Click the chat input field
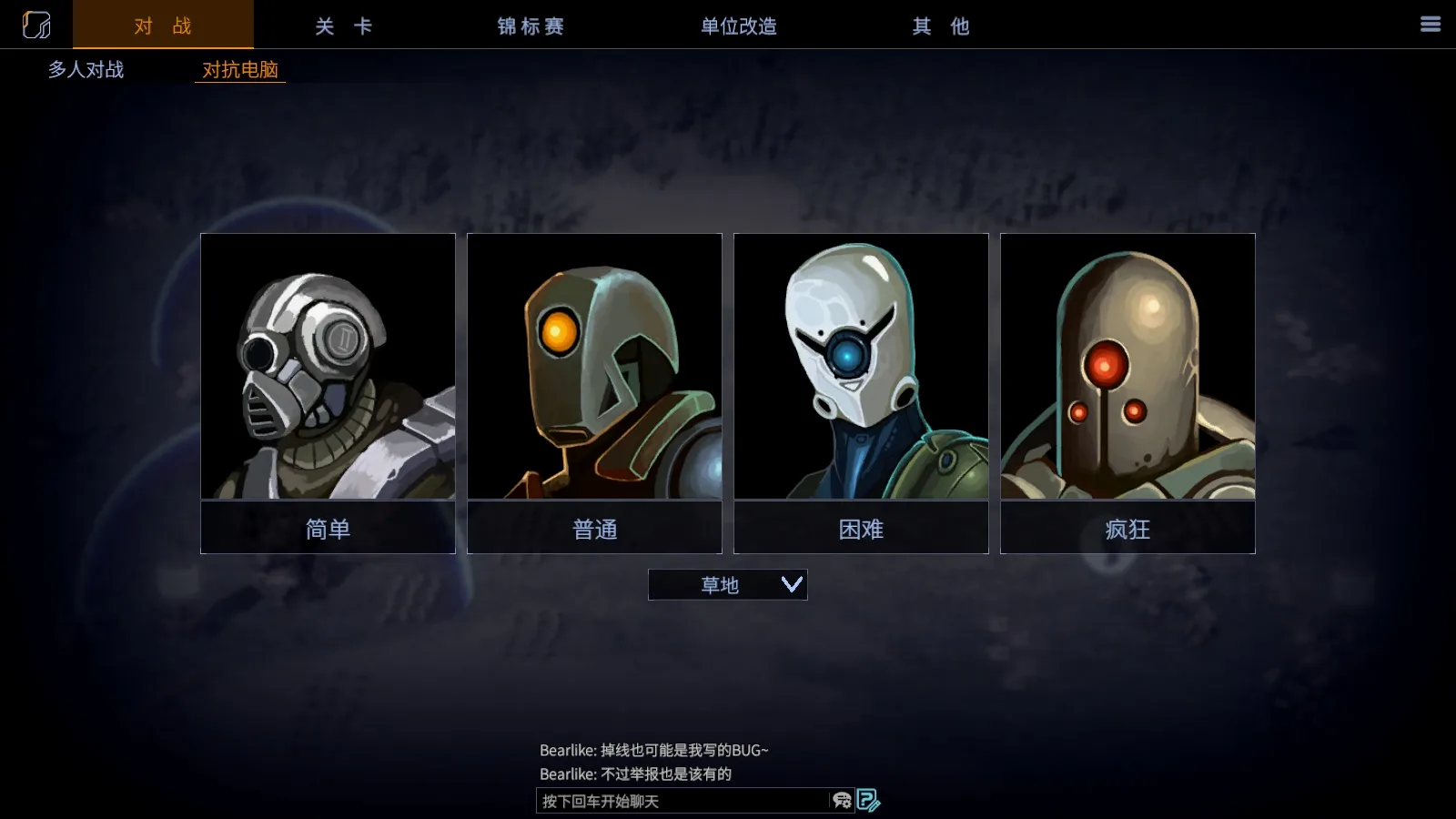This screenshot has width=1456, height=819. (x=682, y=801)
